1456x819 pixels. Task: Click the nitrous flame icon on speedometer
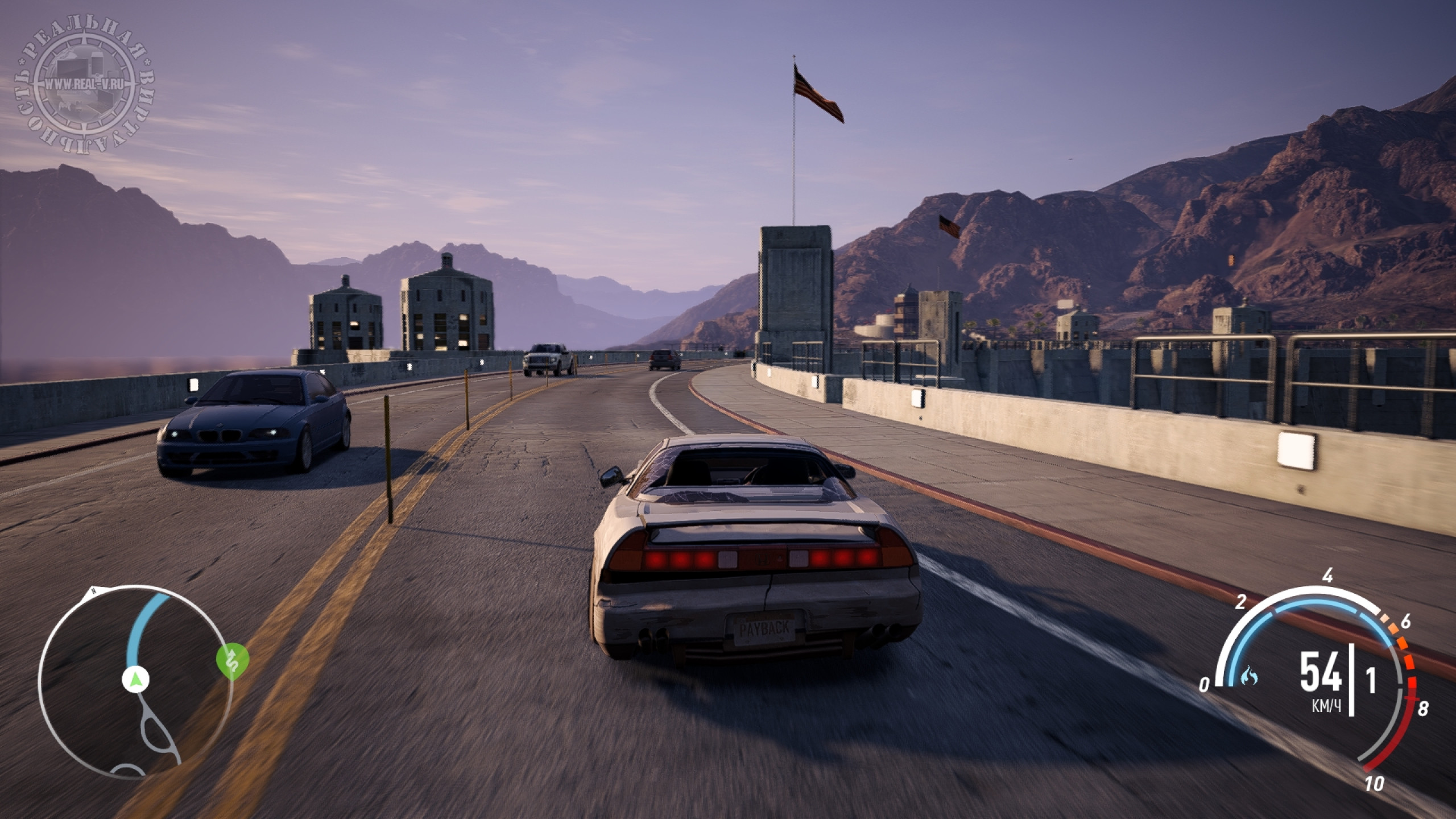pos(1250,676)
